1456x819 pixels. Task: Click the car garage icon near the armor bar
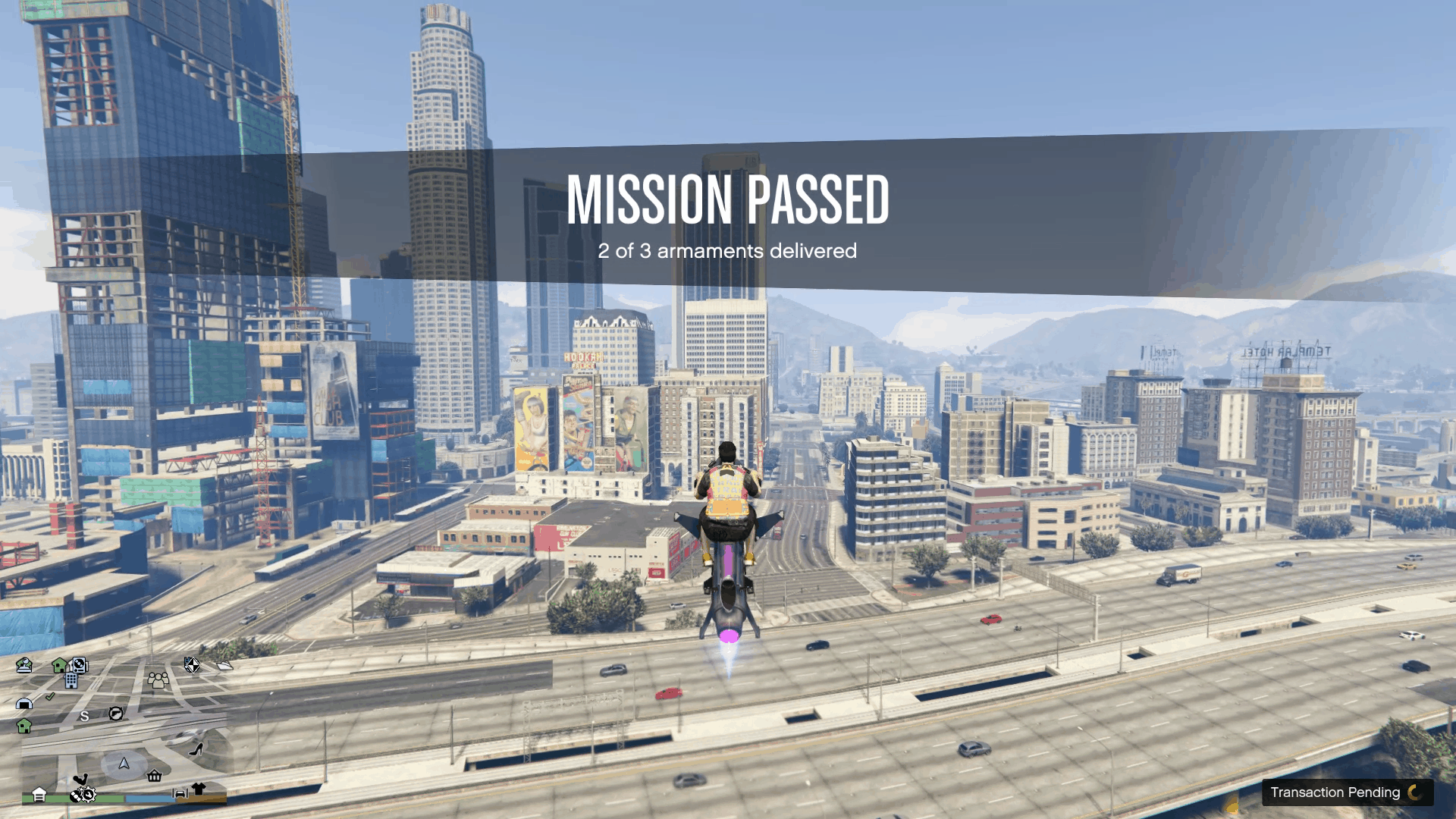[x=180, y=793]
